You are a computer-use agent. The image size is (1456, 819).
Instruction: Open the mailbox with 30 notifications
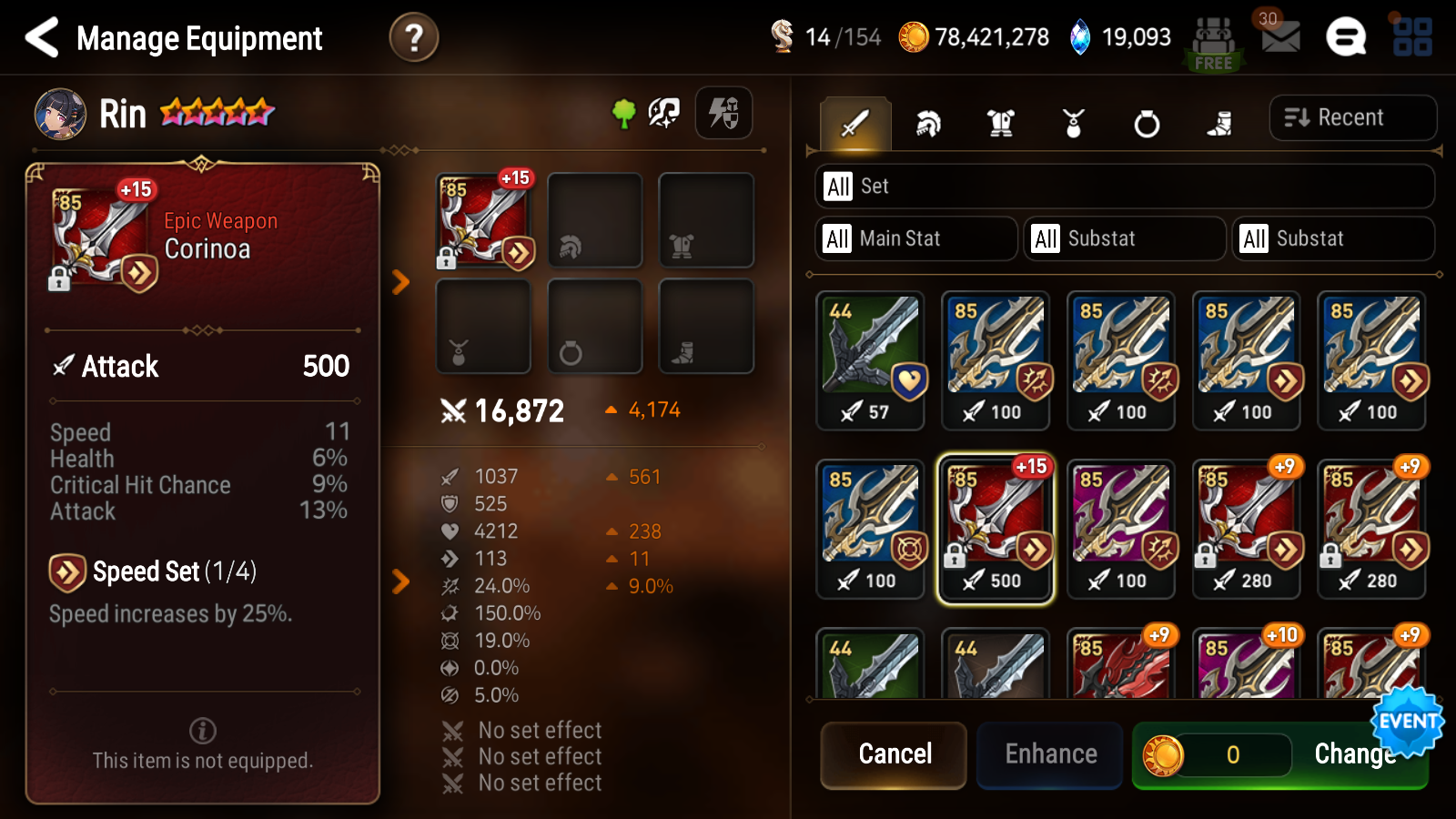tap(1279, 37)
